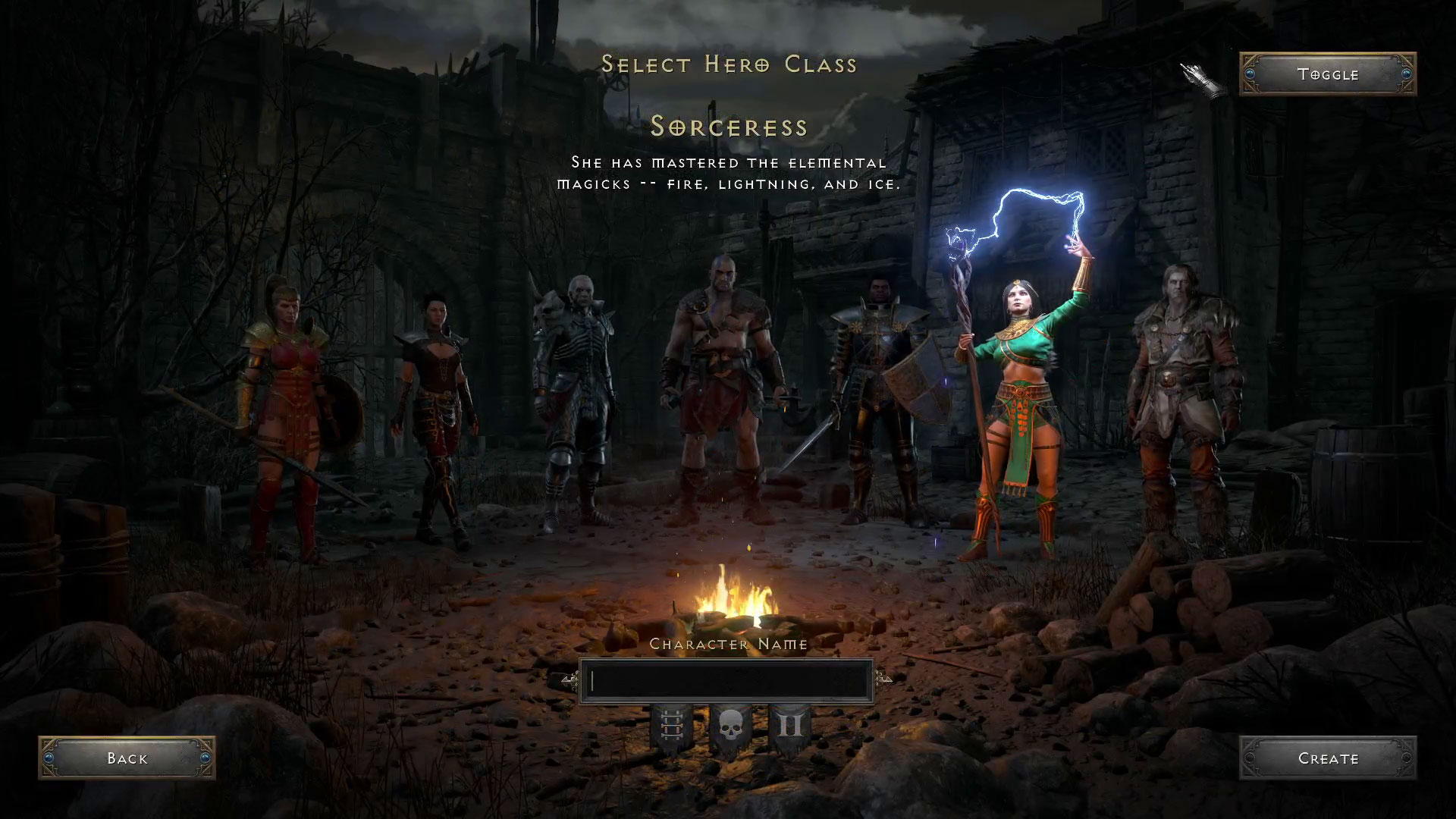Screen dimensions: 1456x819
Task: Select the shirtless Barbarian hero
Action: point(720,379)
